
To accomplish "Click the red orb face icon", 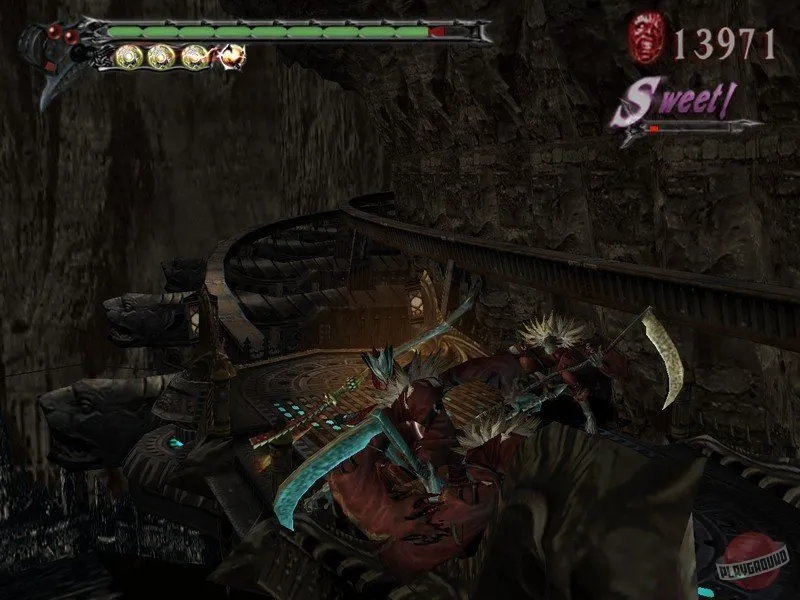I will (645, 40).
